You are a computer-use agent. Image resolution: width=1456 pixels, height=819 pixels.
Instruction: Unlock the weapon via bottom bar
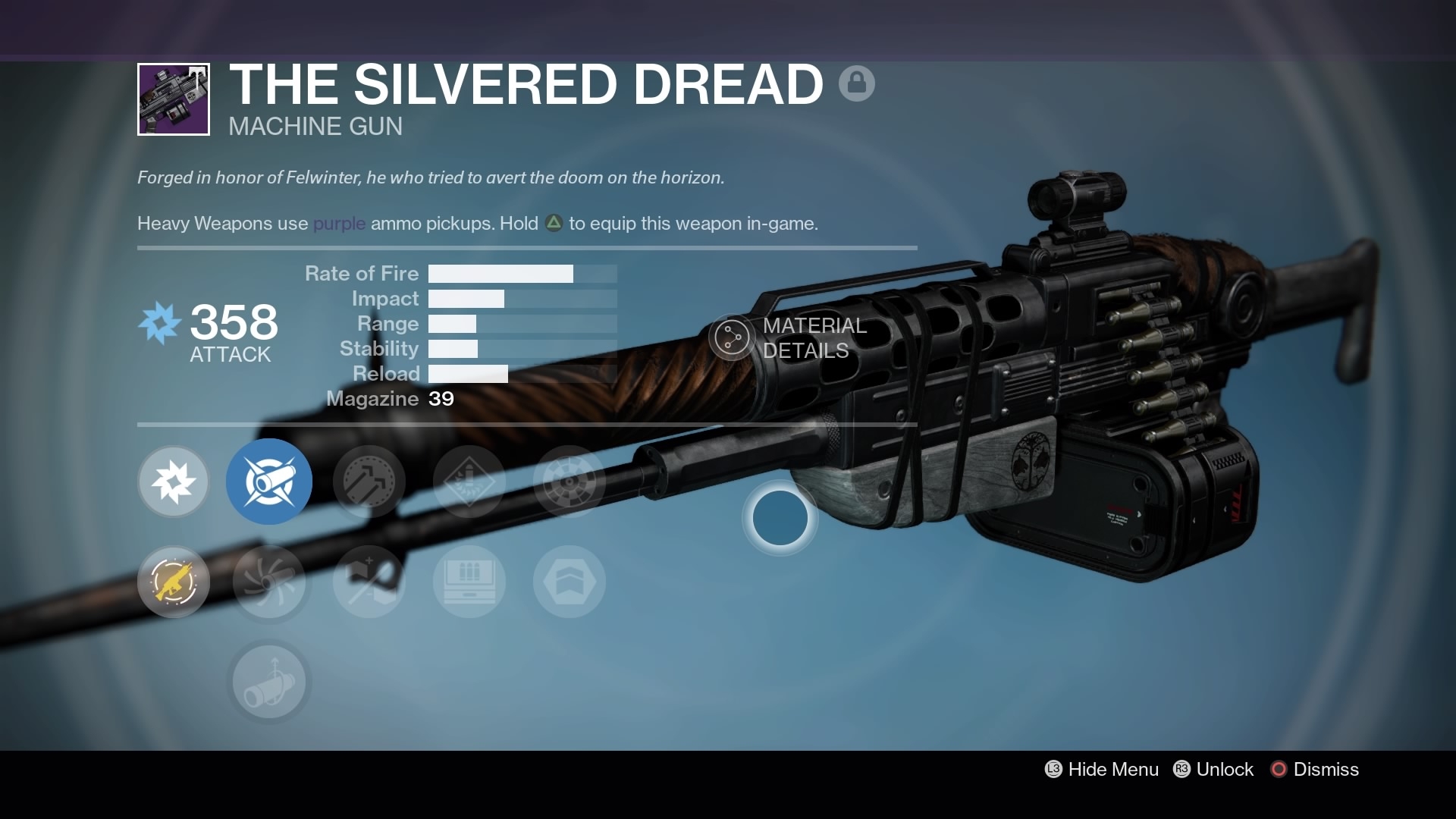pyautogui.click(x=1214, y=769)
